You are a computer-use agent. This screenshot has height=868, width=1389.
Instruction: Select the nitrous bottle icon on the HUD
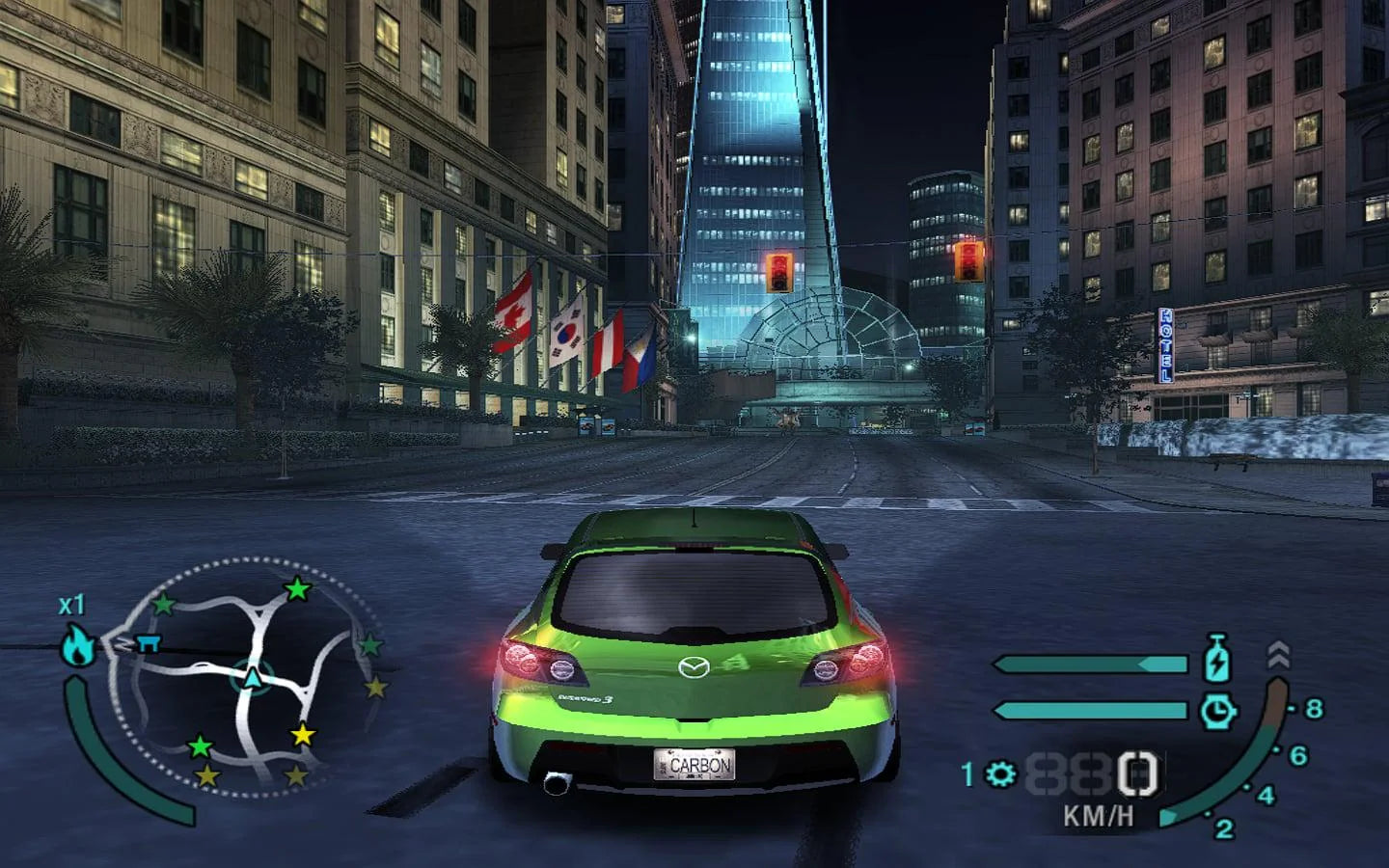[x=1217, y=659]
